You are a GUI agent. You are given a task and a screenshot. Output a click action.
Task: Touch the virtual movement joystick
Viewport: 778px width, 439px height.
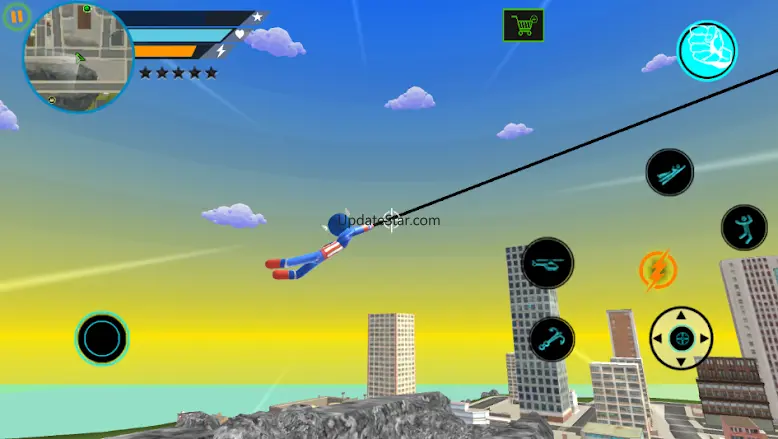click(x=102, y=338)
